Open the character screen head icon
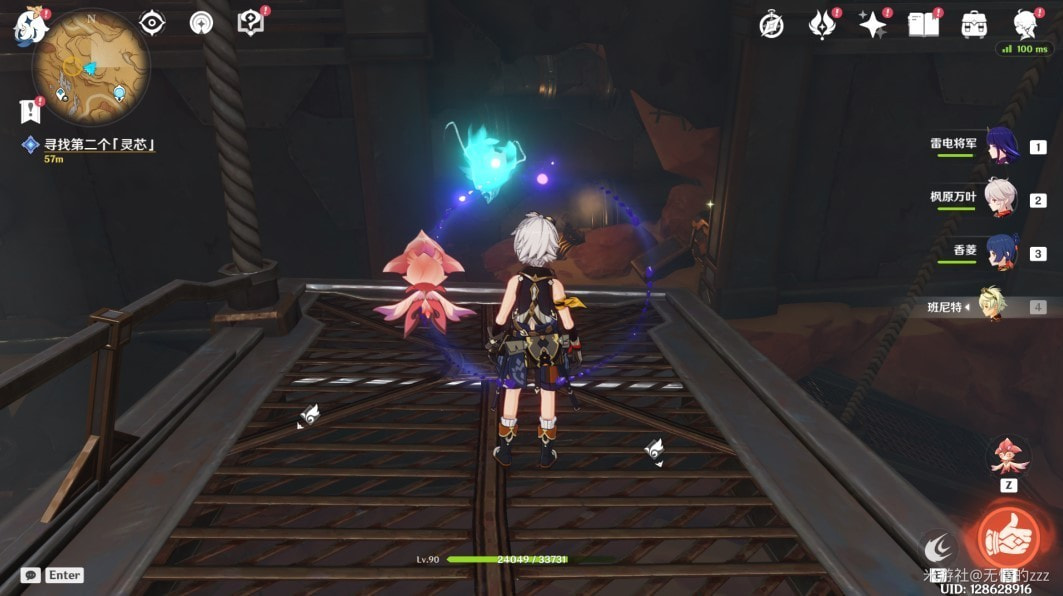The height and width of the screenshot is (596, 1063). [1025, 23]
